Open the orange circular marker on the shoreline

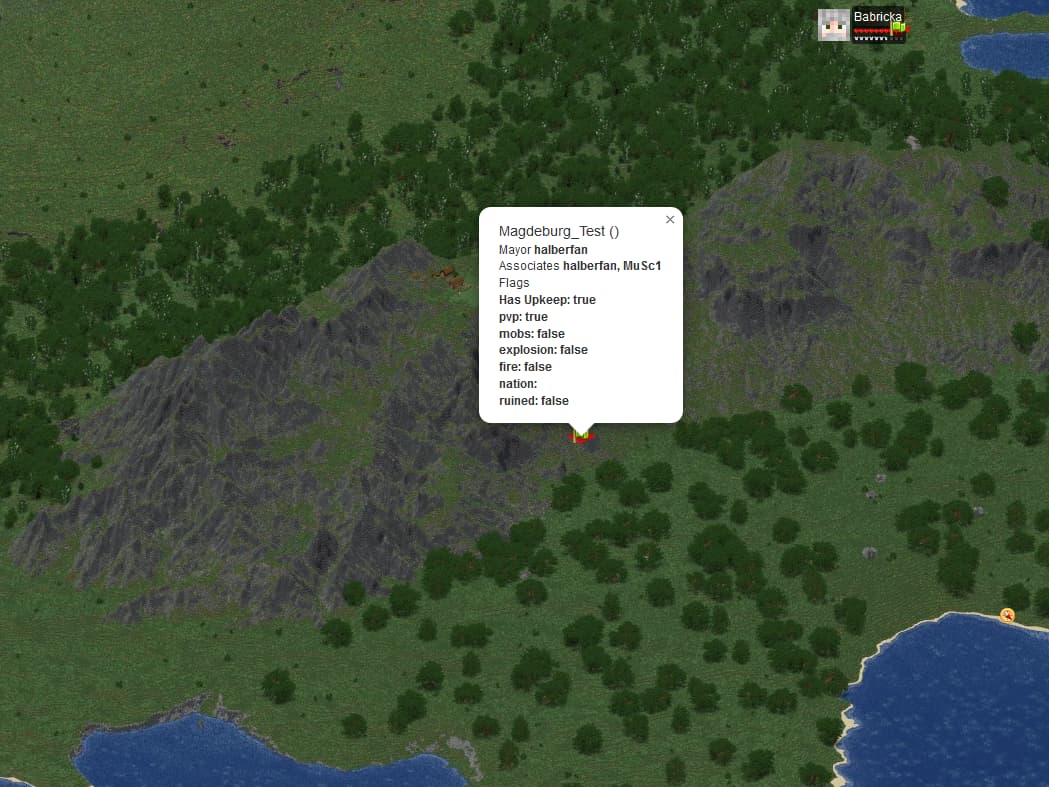tap(1007, 615)
